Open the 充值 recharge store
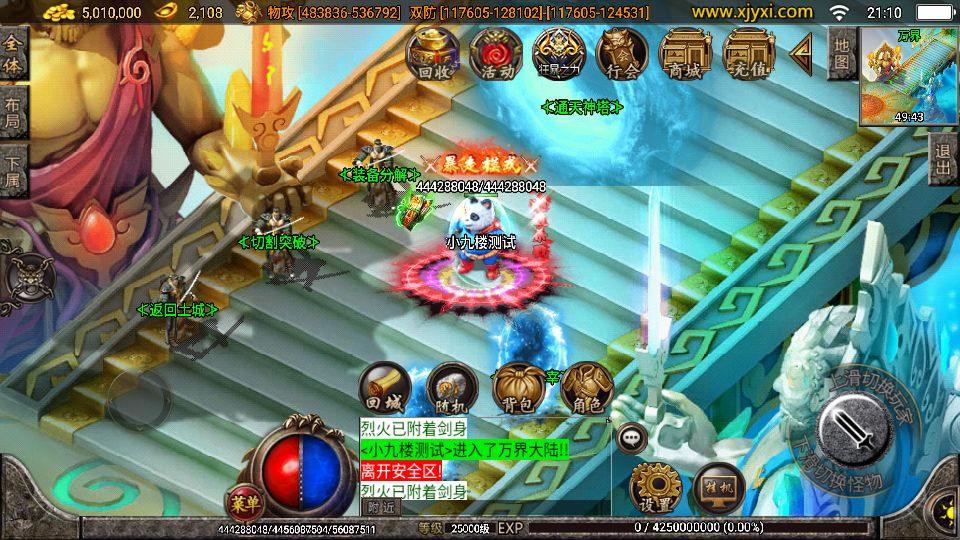This screenshot has width=960, height=540. [x=748, y=53]
